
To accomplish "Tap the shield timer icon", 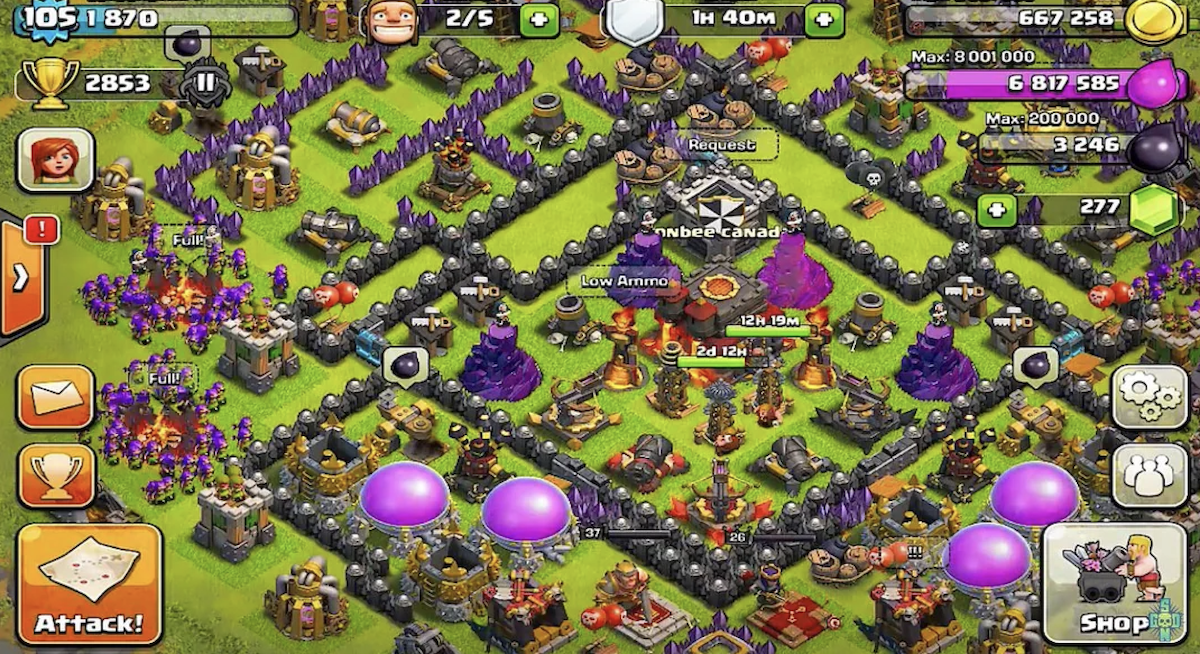I will pos(634,20).
